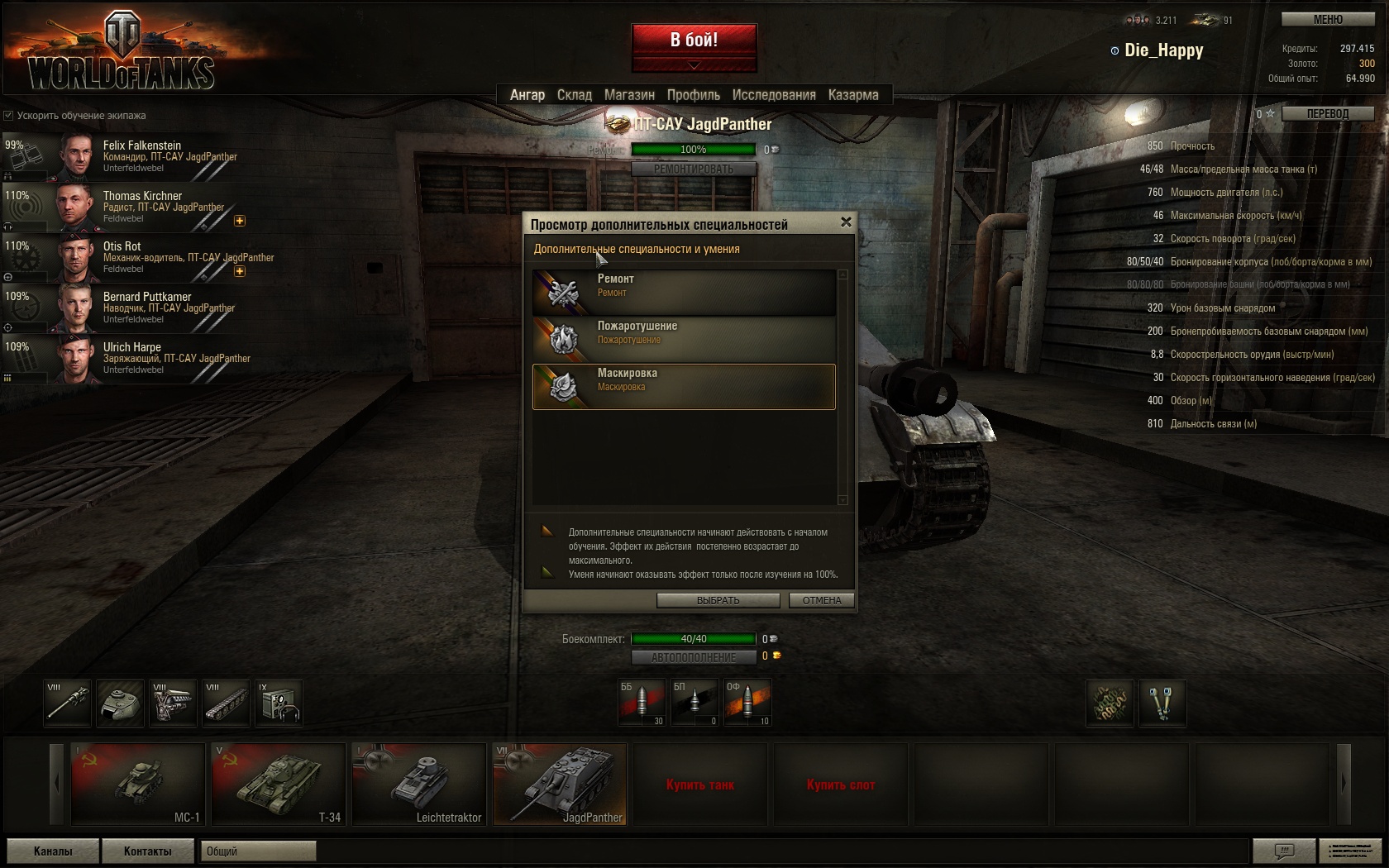Toggle Ускорить обучение экипажа checkbox
The height and width of the screenshot is (868, 1389).
(8, 116)
